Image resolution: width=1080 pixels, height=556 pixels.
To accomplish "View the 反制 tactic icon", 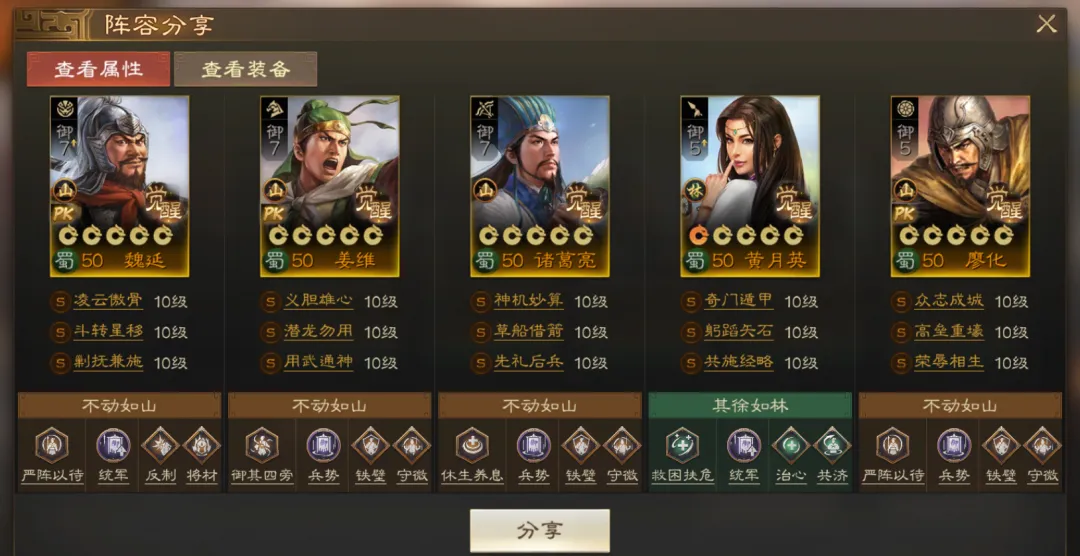I will click(x=160, y=446).
